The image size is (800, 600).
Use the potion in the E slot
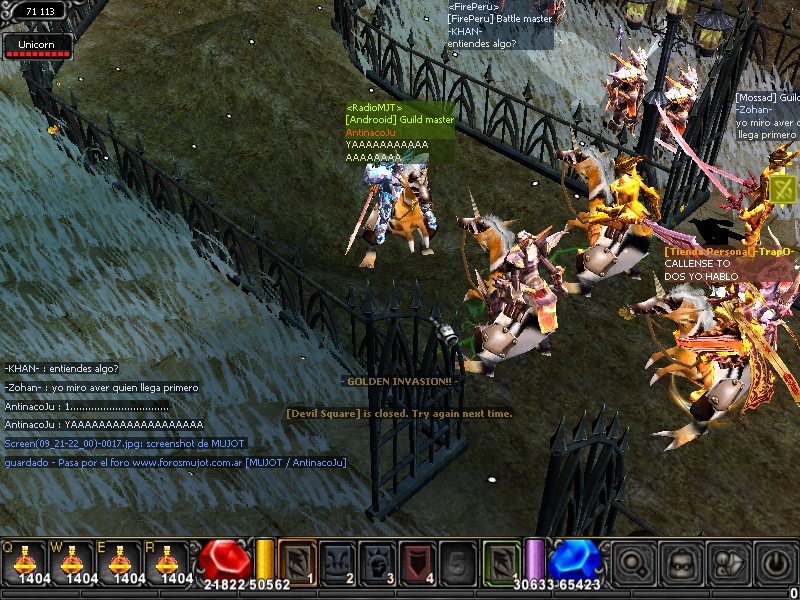123,563
